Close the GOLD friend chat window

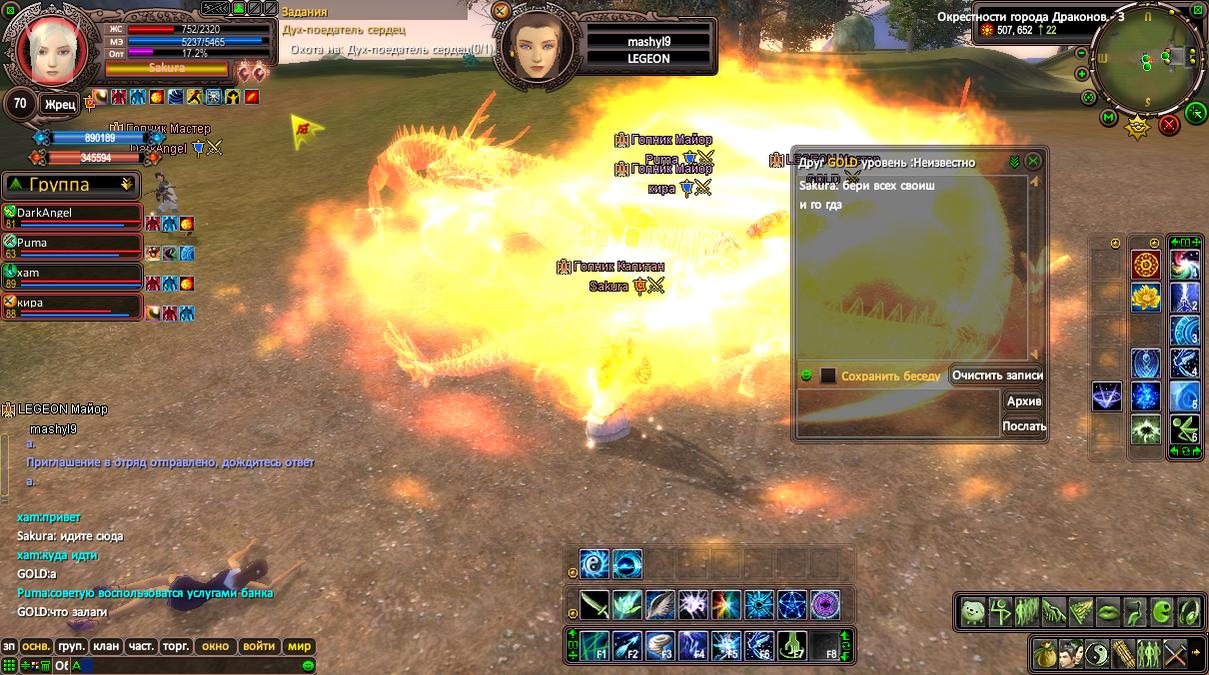pyautogui.click(x=1034, y=161)
